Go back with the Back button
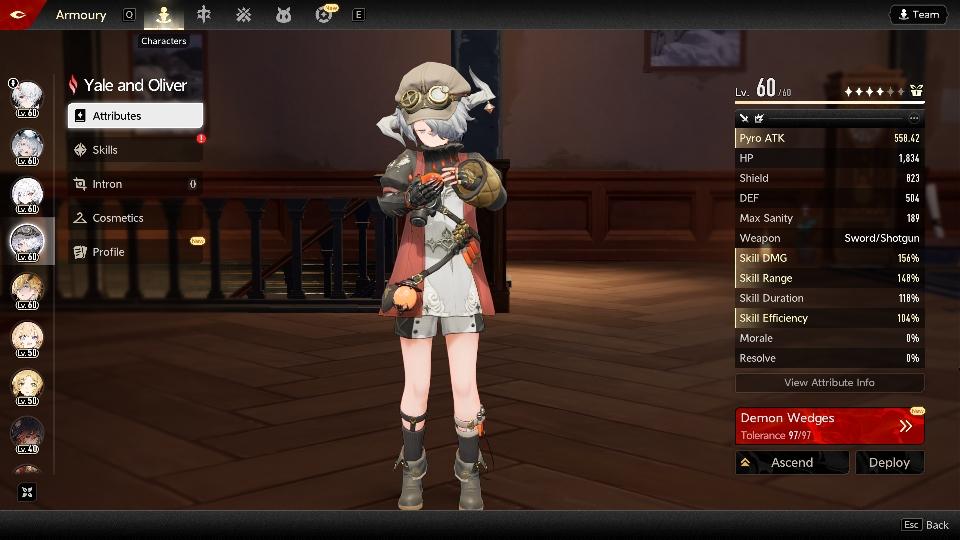This screenshot has height=540, width=960. [925, 525]
